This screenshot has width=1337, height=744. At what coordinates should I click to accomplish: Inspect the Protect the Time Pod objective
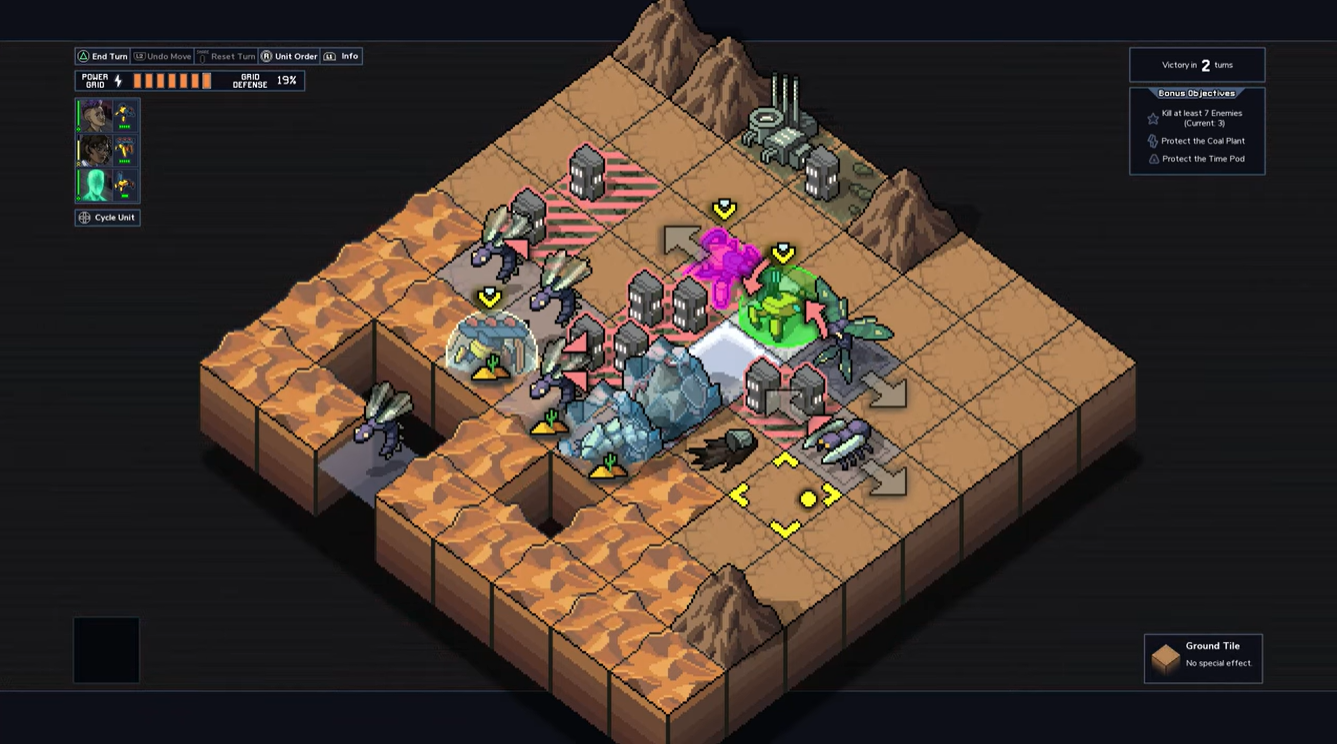[x=1200, y=159]
